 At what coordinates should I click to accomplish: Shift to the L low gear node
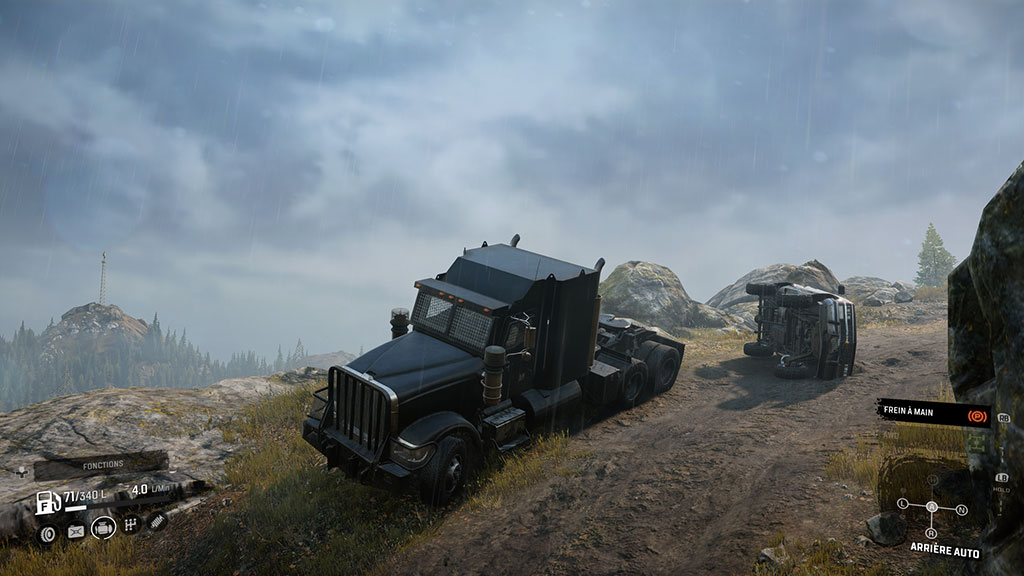[x=902, y=503]
